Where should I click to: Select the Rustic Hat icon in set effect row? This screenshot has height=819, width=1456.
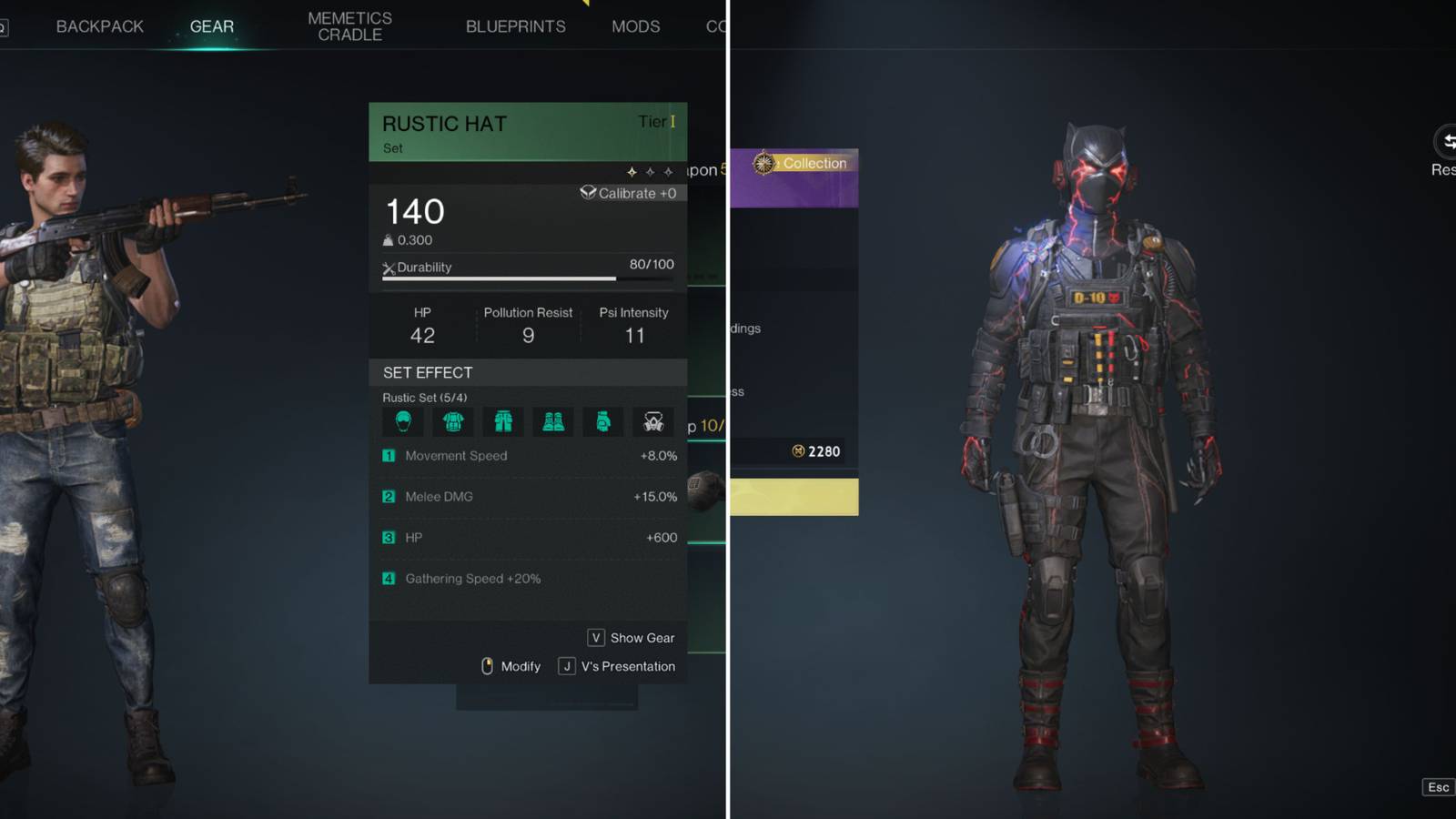[402, 421]
